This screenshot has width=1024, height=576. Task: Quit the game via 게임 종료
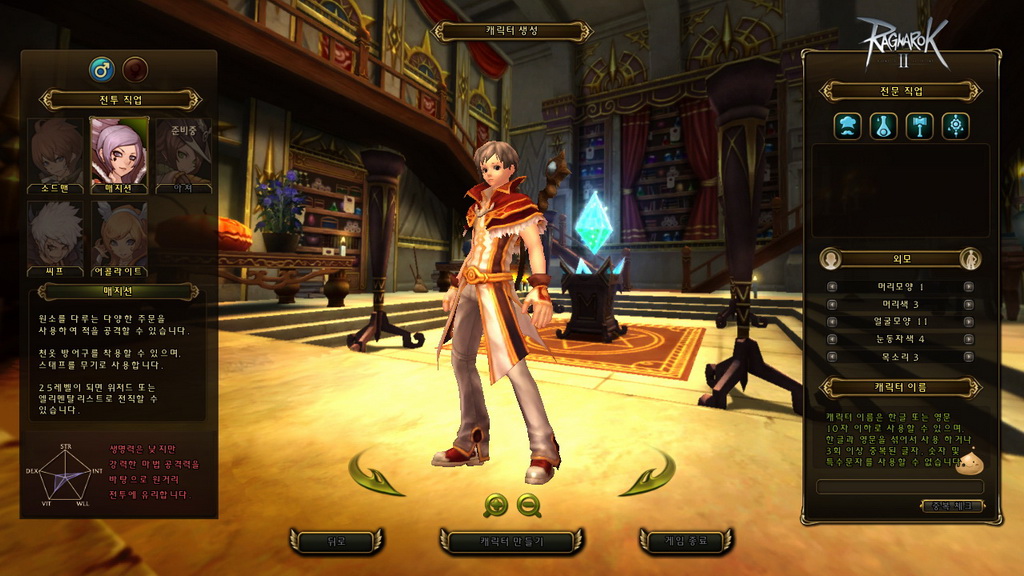coord(686,541)
